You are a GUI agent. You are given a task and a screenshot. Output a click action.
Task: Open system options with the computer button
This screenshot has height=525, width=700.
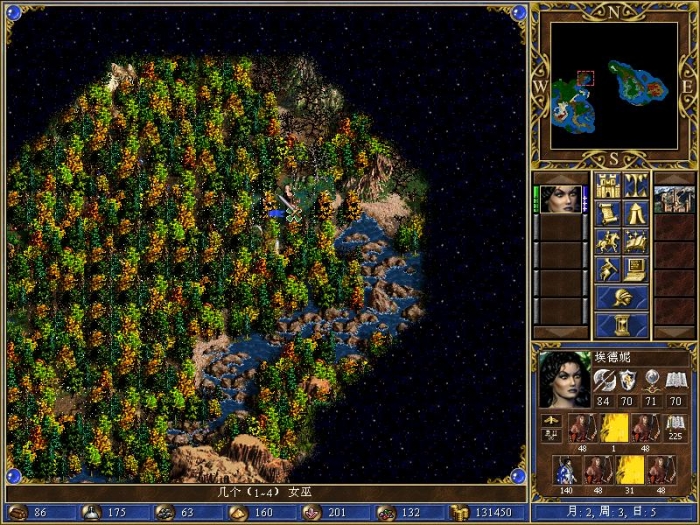click(636, 269)
